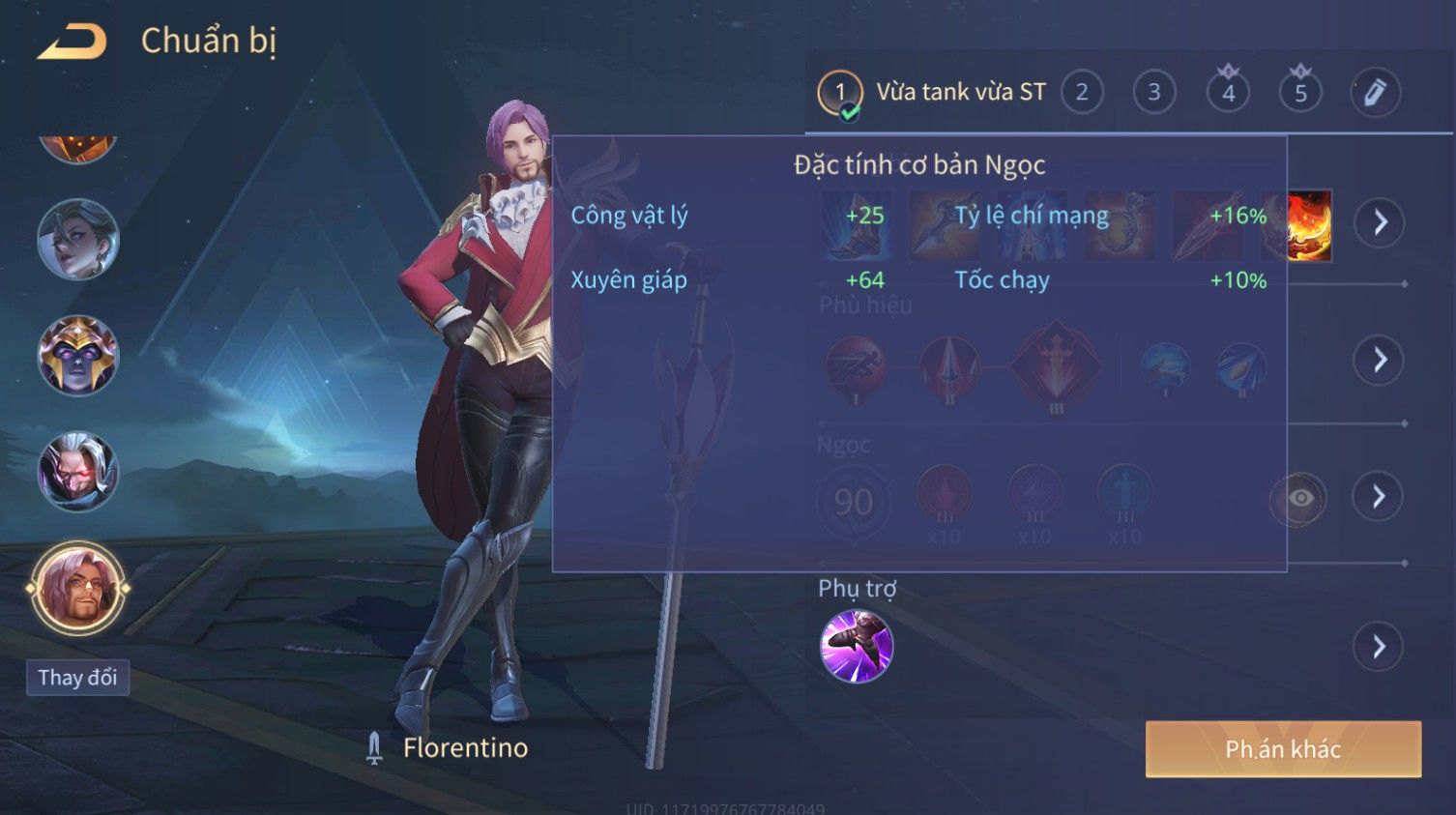Open the Phù hiệu badge settings arrow
The width and height of the screenshot is (1456, 815).
tap(1379, 361)
